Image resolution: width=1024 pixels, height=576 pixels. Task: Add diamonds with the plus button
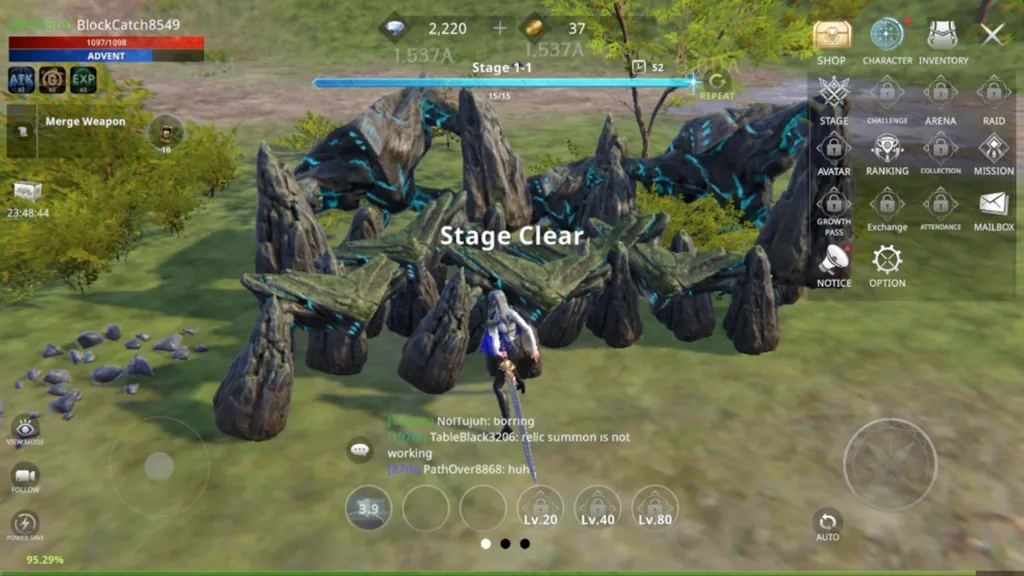[500, 28]
